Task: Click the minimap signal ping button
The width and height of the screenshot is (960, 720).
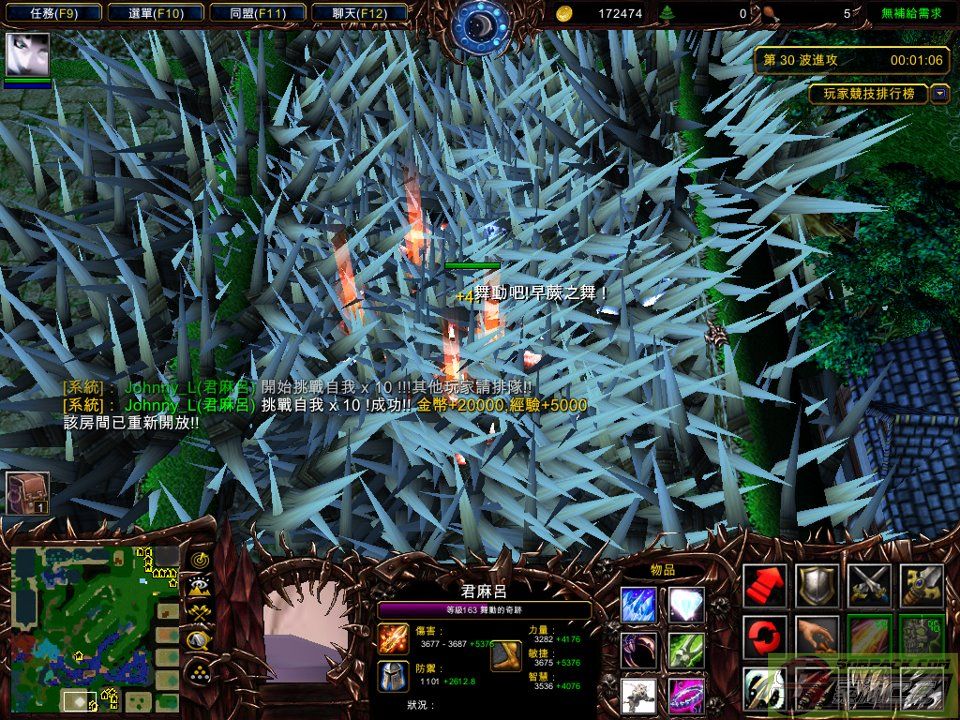Action: point(198,560)
